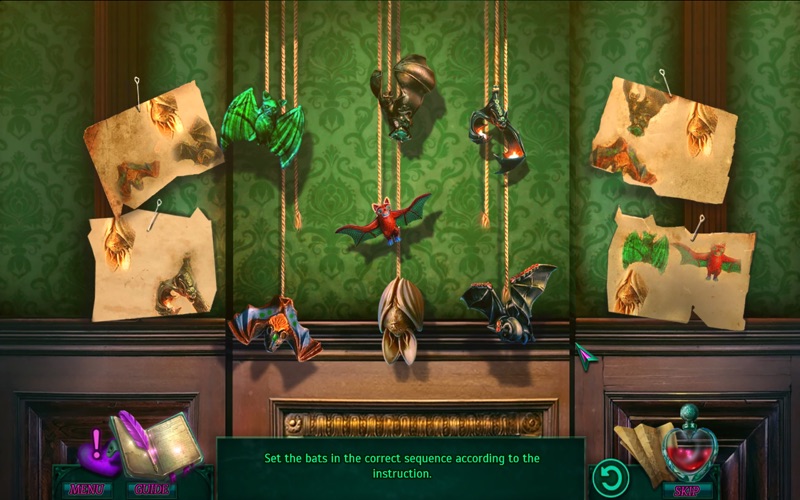The image size is (800, 500).
Task: Select the green bat on the rope
Action: coord(262,123)
